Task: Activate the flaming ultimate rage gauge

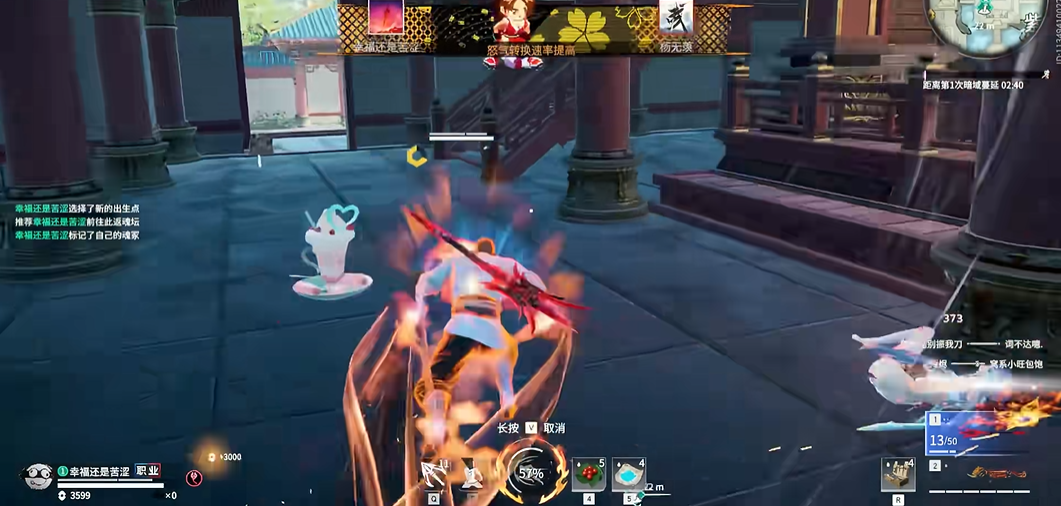Action: [531, 474]
